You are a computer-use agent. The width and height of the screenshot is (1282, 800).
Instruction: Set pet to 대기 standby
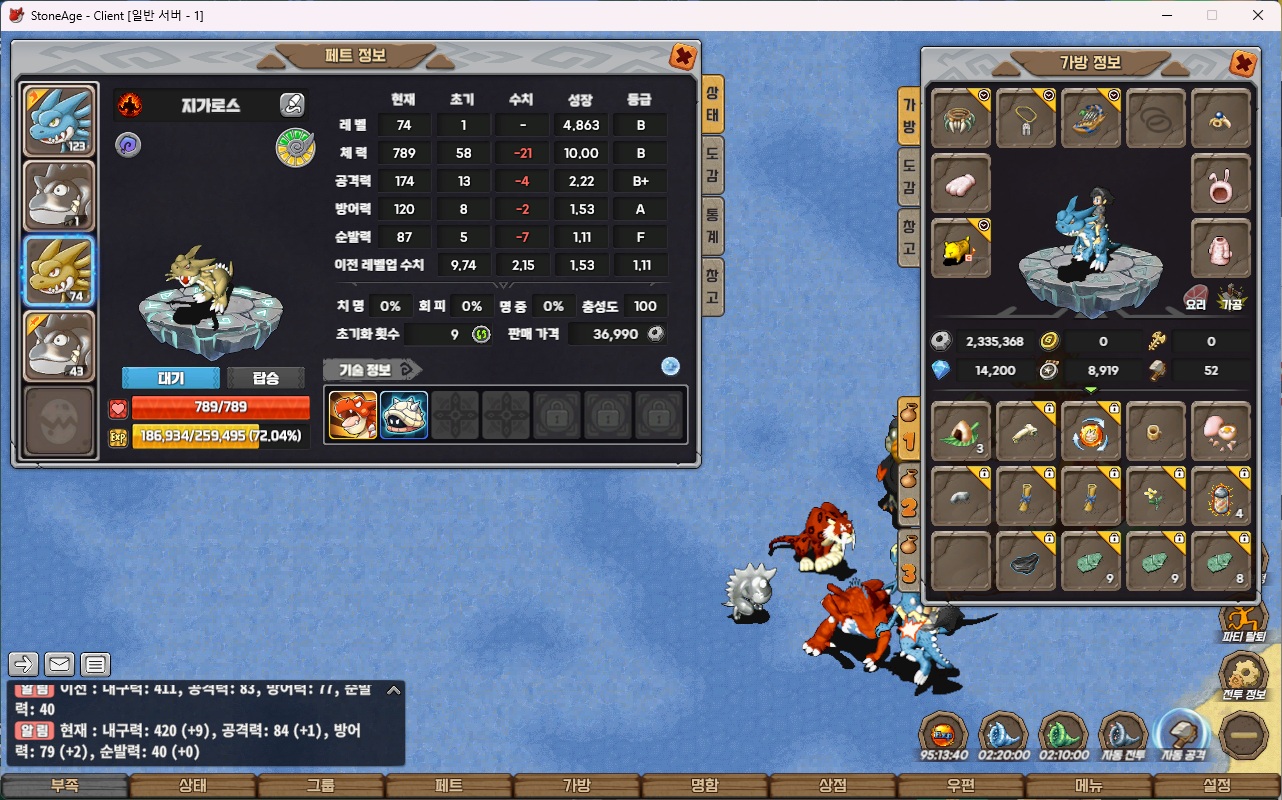pyautogui.click(x=170, y=378)
